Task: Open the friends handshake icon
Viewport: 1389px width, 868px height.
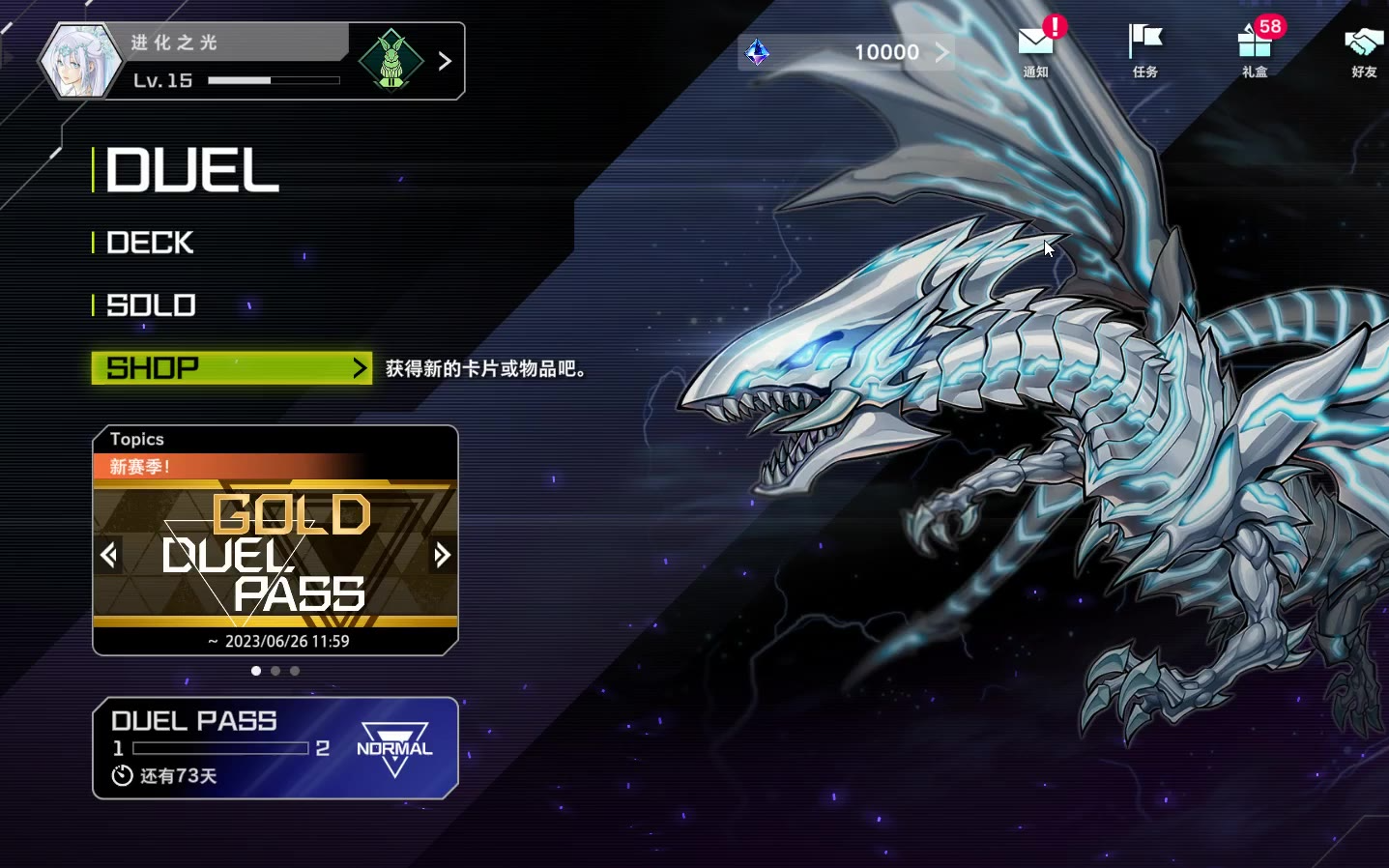Action: [x=1364, y=50]
